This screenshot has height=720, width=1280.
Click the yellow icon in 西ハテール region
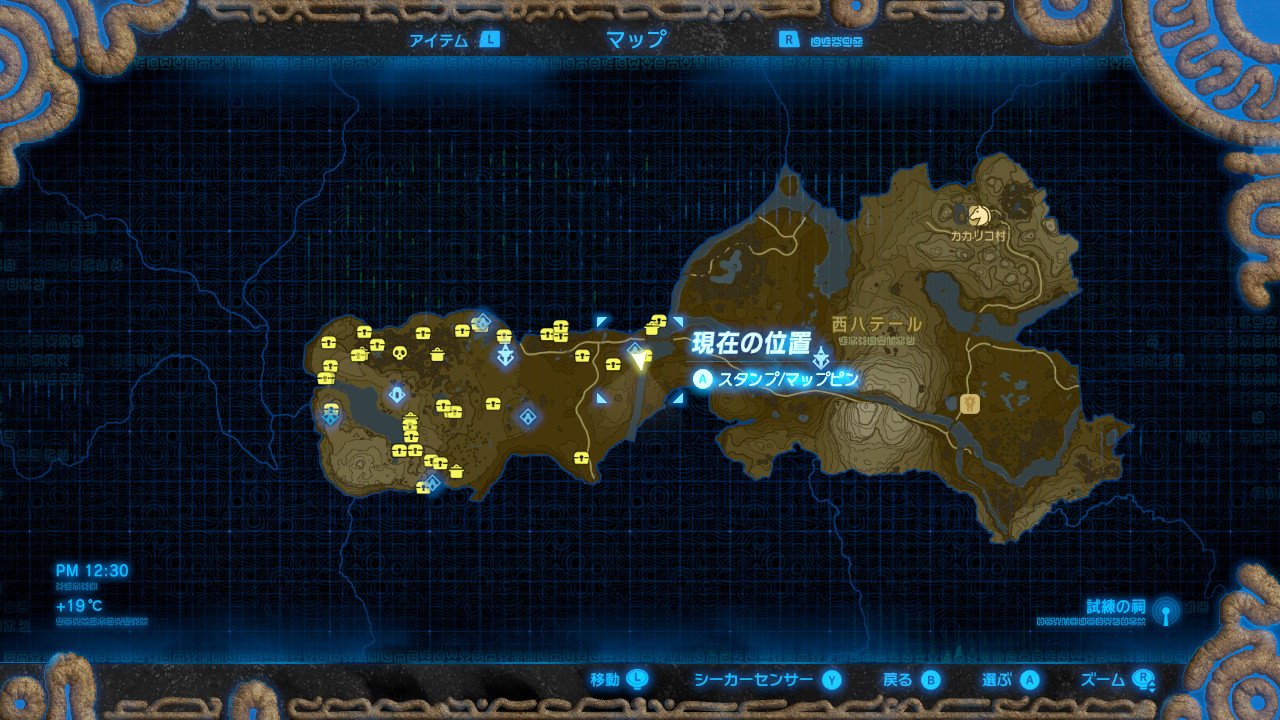coord(970,403)
